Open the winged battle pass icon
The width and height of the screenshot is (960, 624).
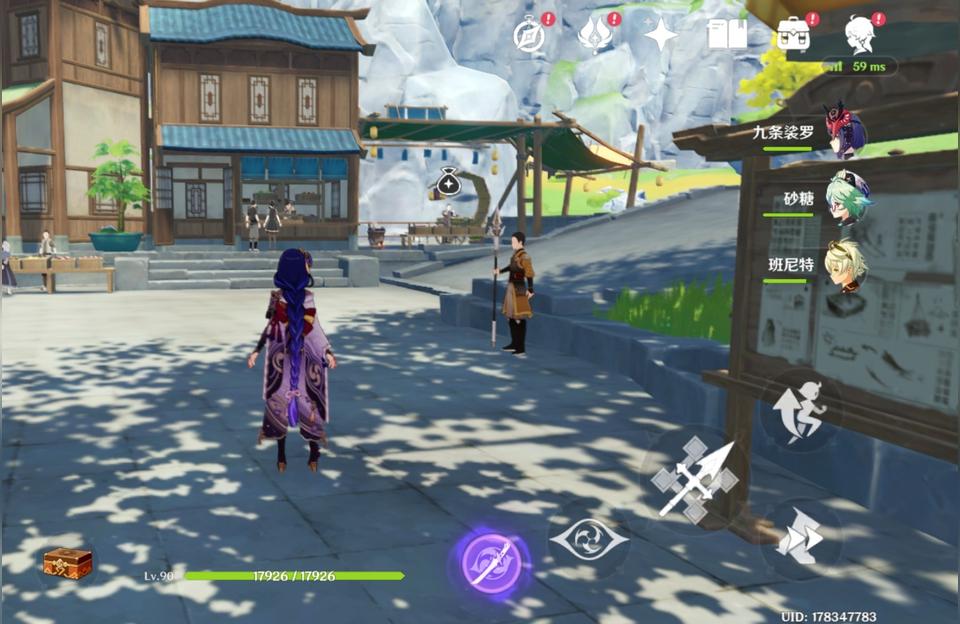595,35
